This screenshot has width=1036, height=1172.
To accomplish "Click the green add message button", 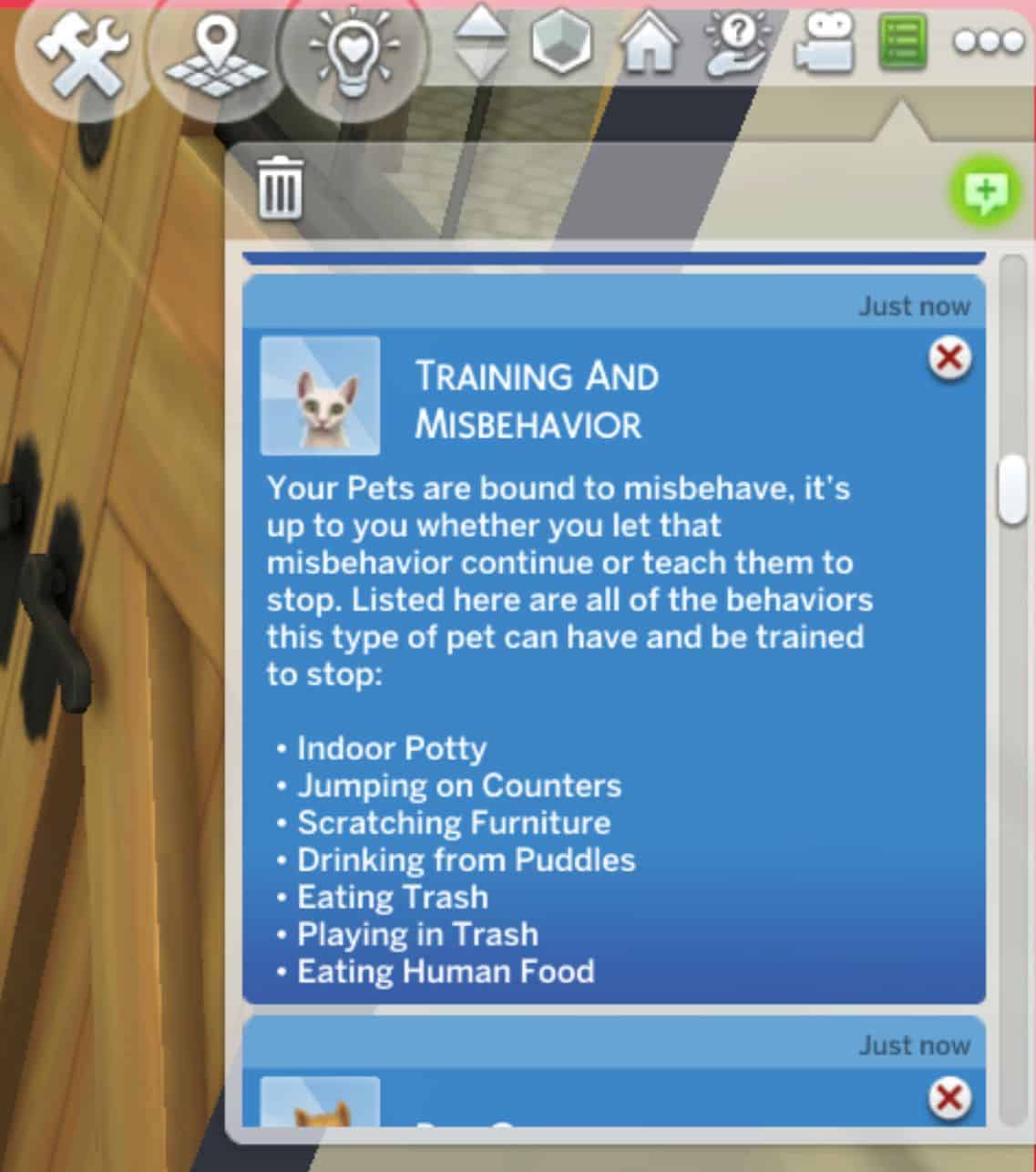I will point(985,192).
